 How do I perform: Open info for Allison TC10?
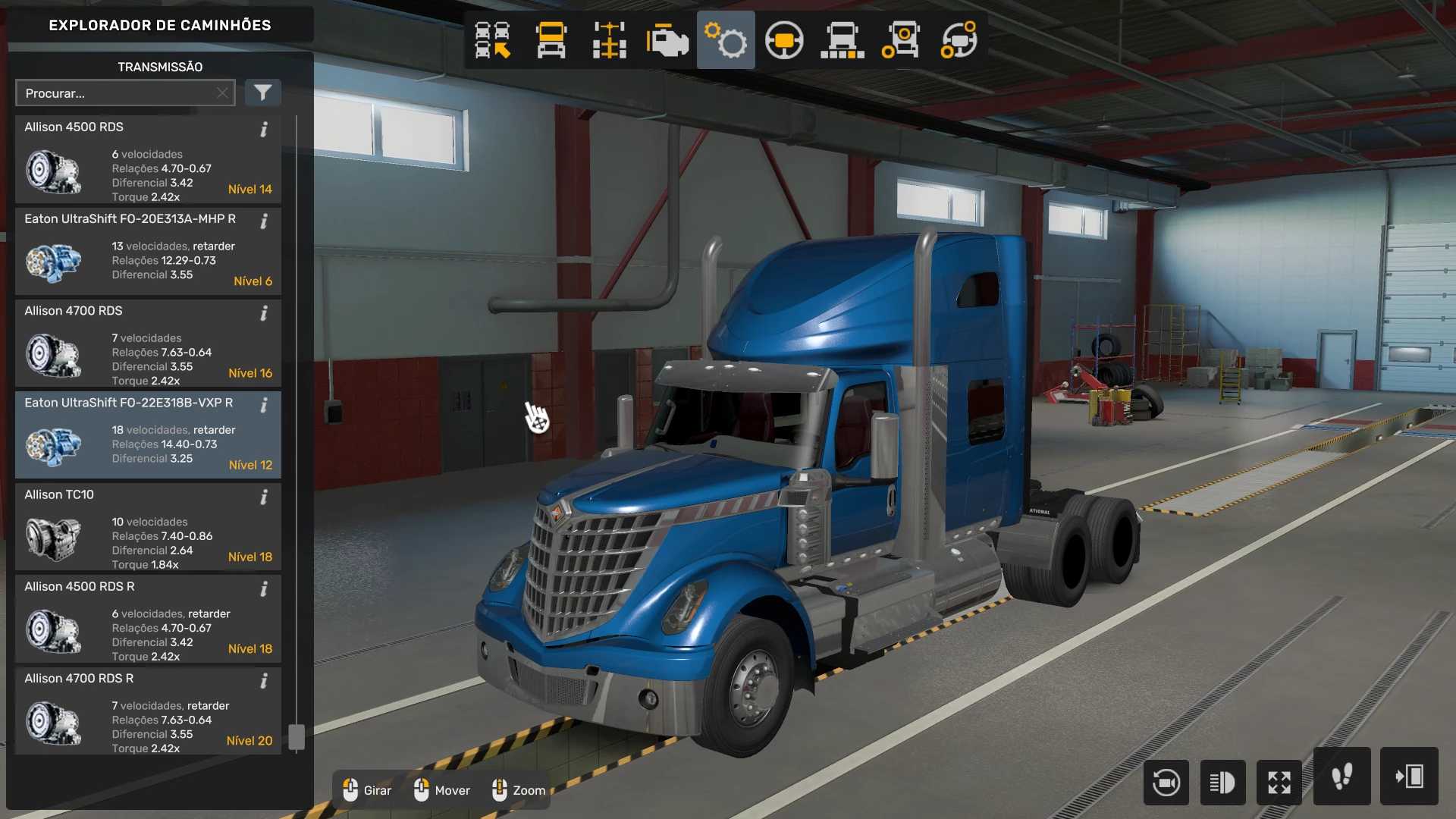coord(264,497)
